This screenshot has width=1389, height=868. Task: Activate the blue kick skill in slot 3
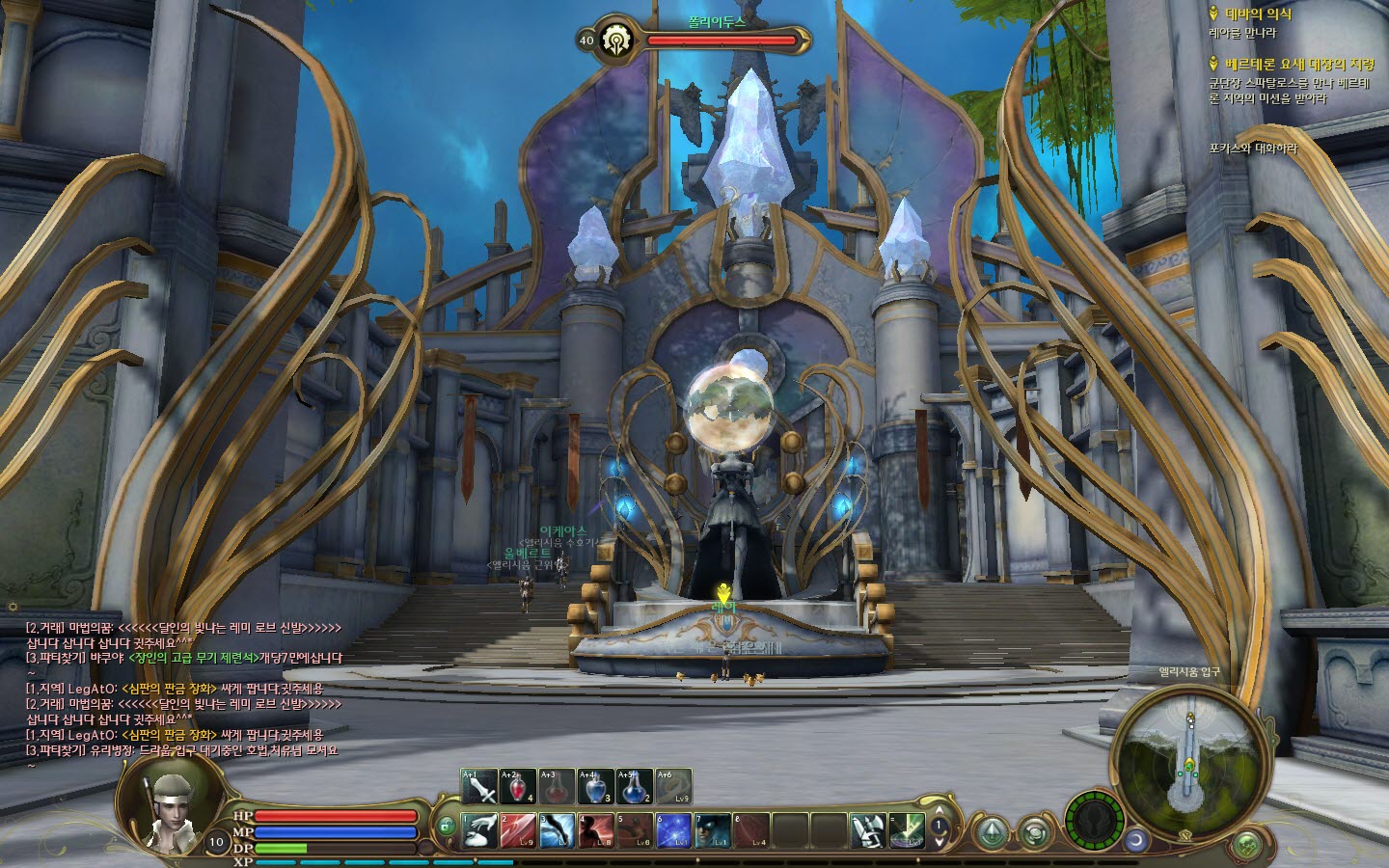(558, 830)
